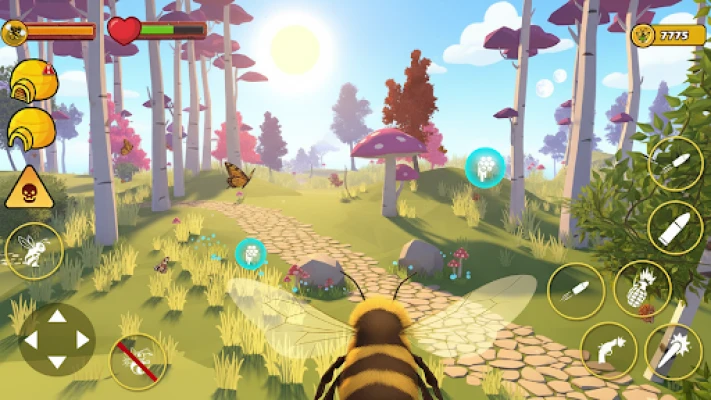Tap the crossed-out bee button

[137, 361]
